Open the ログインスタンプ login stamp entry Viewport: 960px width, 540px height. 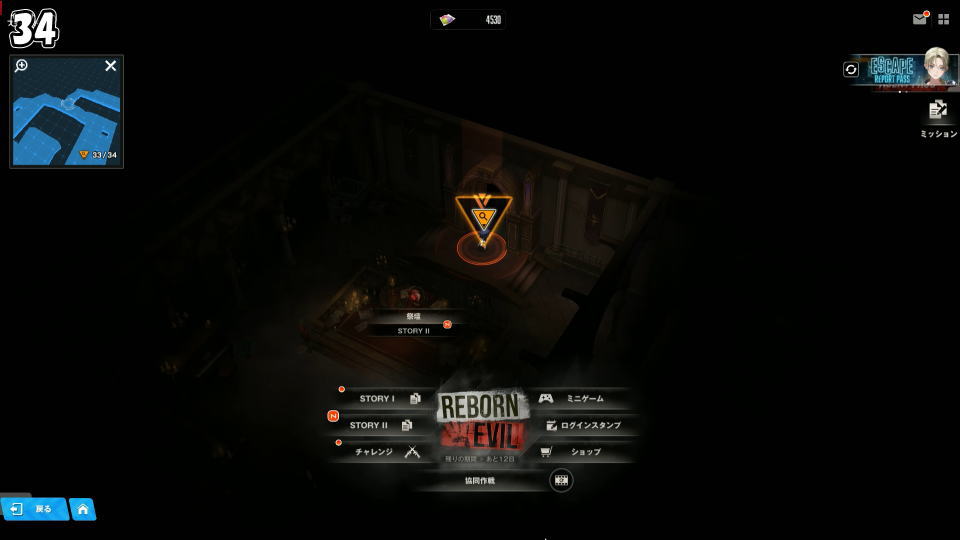(x=587, y=425)
